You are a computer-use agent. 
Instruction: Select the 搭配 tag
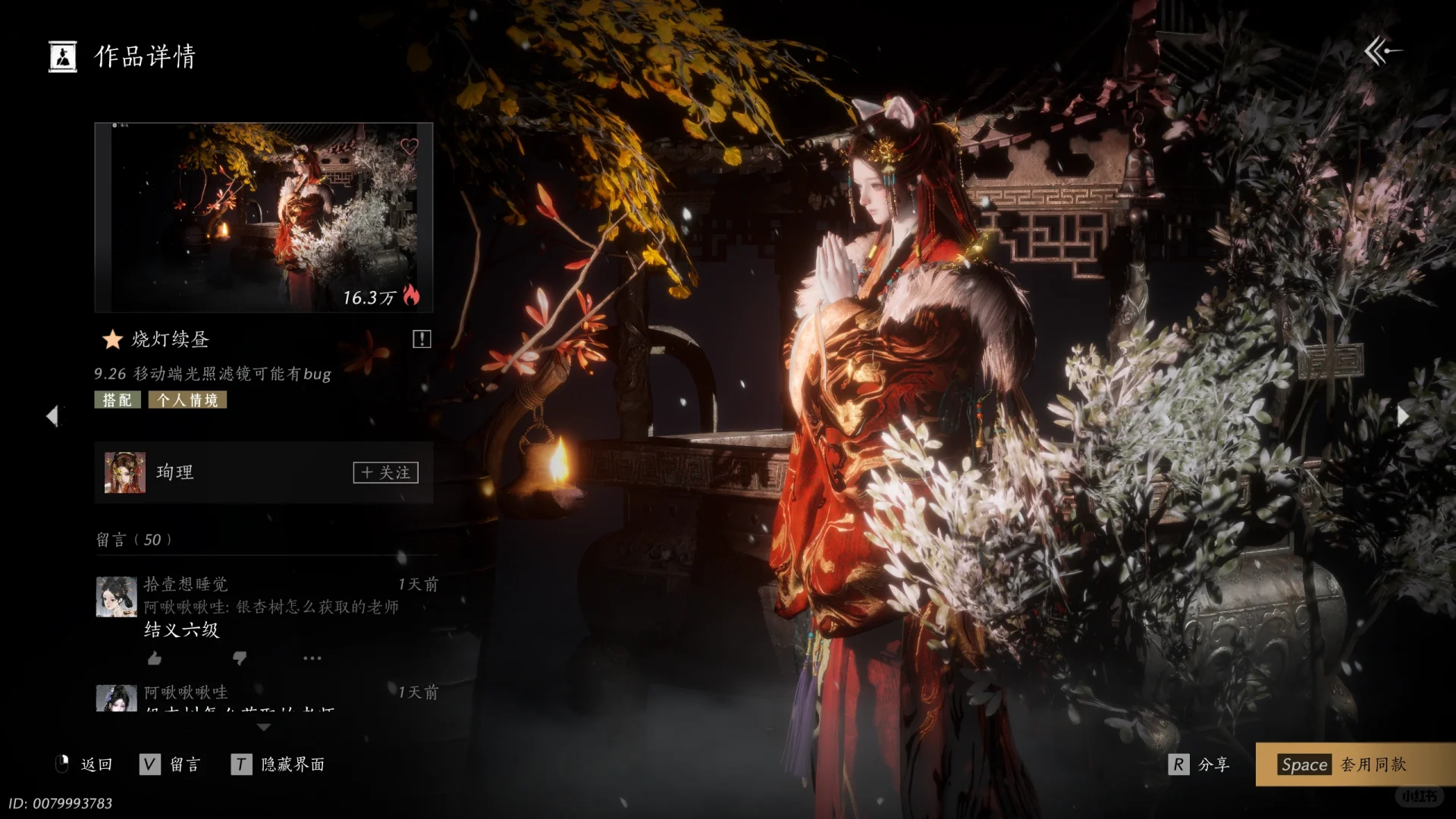coord(118,400)
